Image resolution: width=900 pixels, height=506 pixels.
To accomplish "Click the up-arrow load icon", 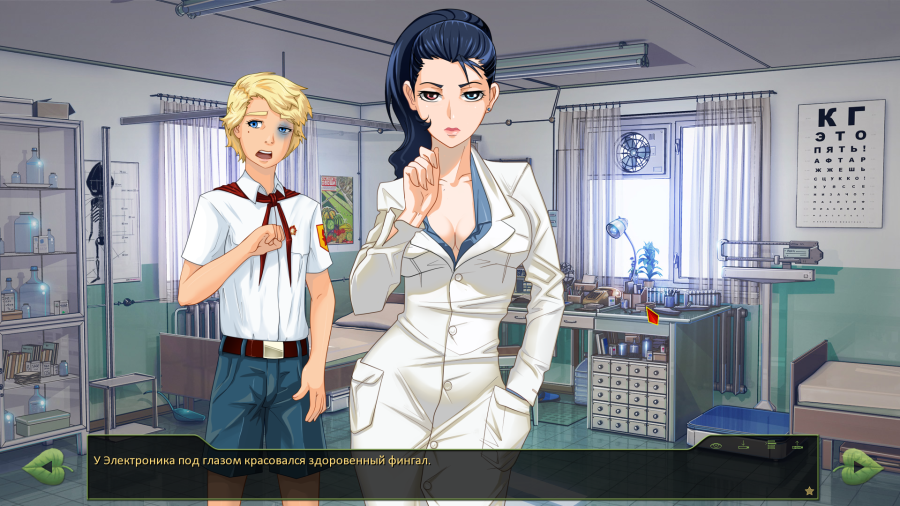I will [x=797, y=445].
